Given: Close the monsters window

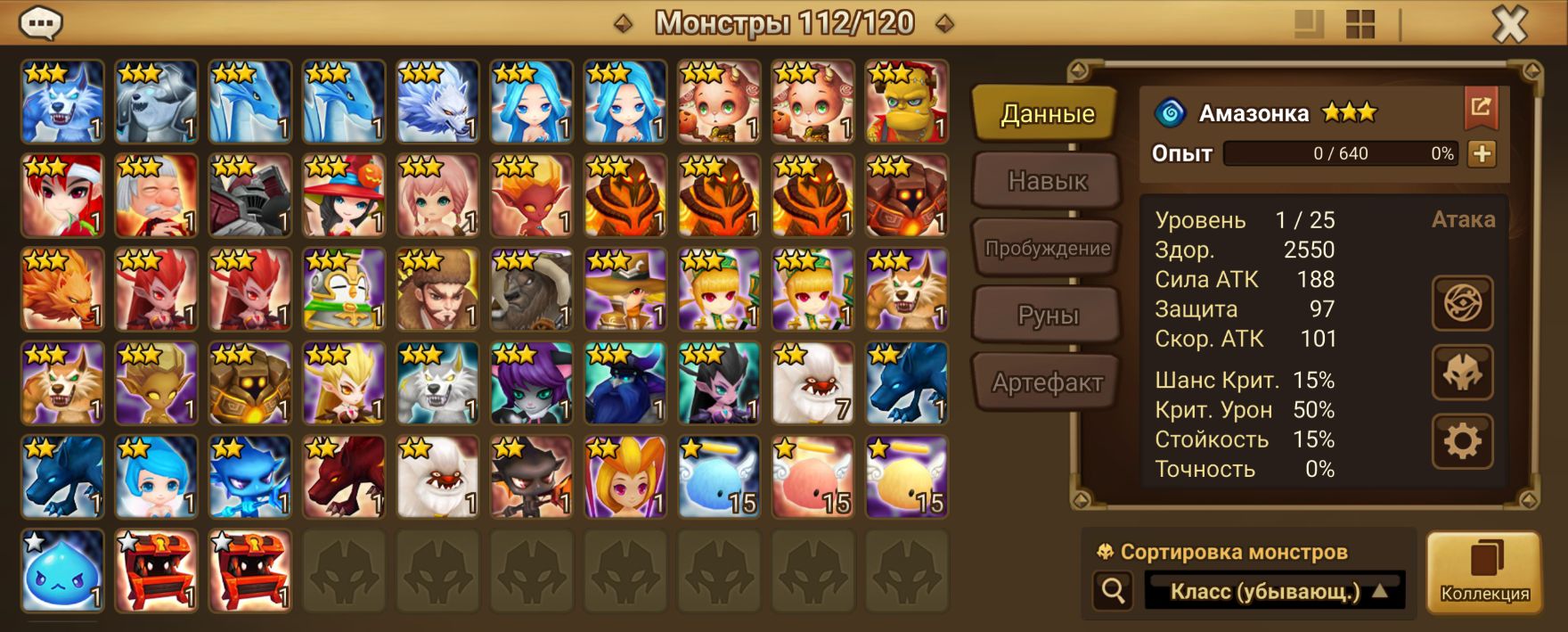Looking at the screenshot, I should [x=1509, y=25].
